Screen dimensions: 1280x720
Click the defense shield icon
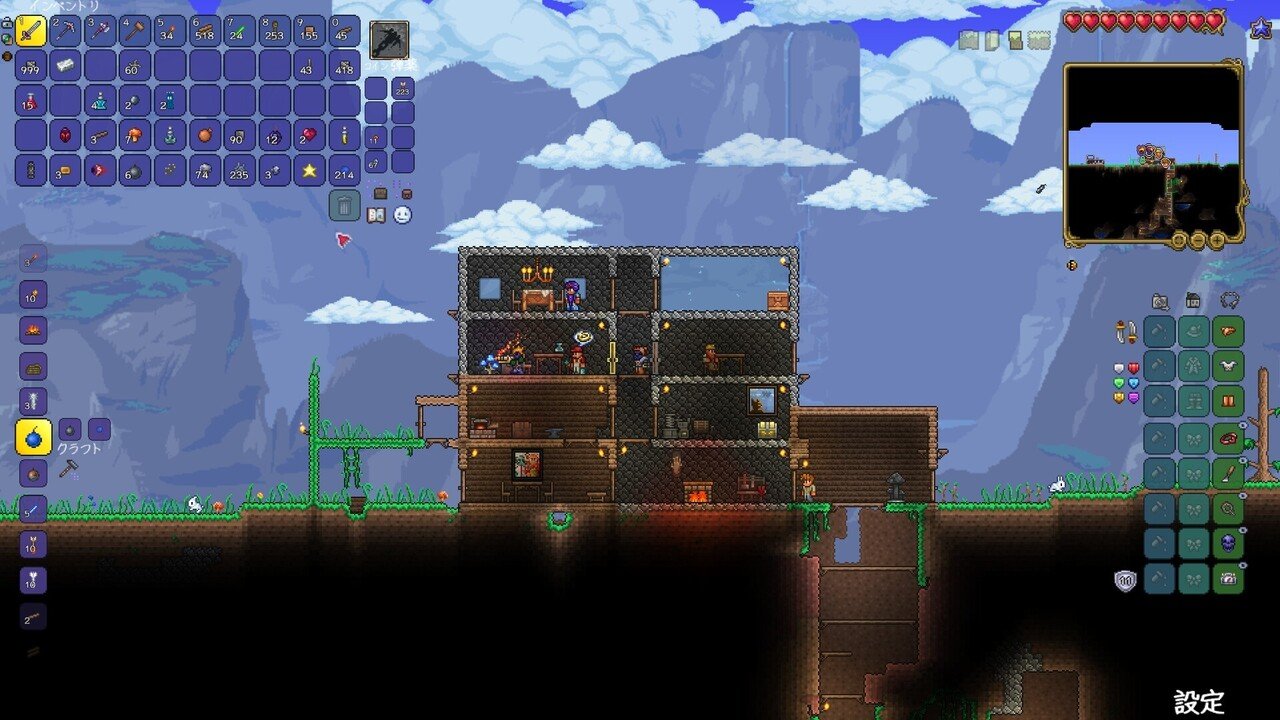pos(1126,580)
